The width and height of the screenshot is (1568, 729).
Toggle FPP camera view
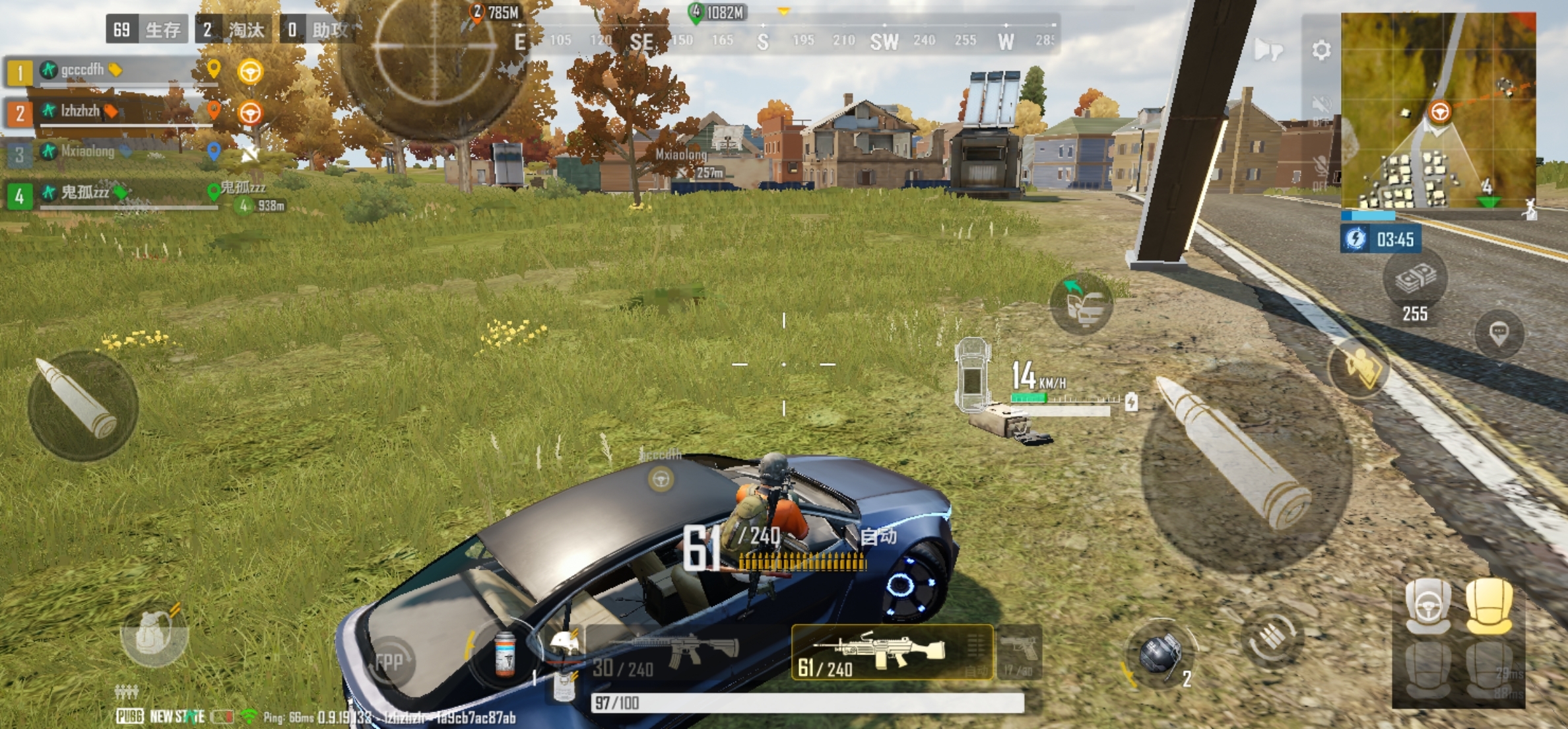[389, 662]
